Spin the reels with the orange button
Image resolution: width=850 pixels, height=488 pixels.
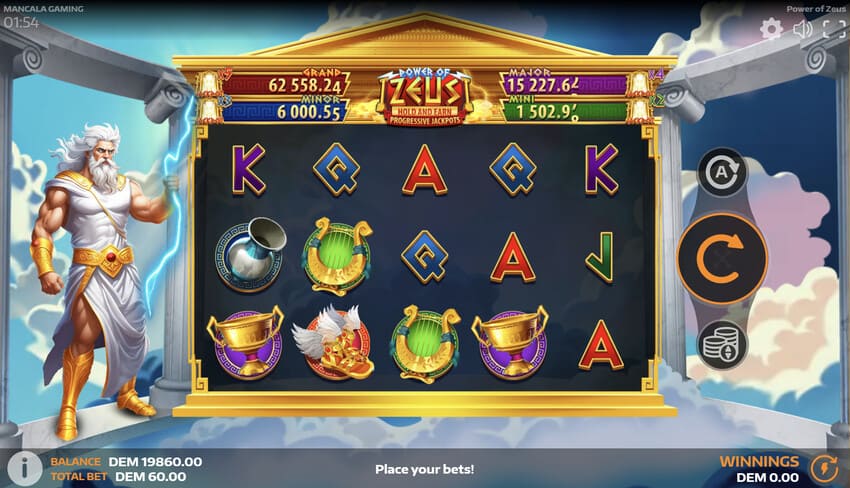pos(722,258)
